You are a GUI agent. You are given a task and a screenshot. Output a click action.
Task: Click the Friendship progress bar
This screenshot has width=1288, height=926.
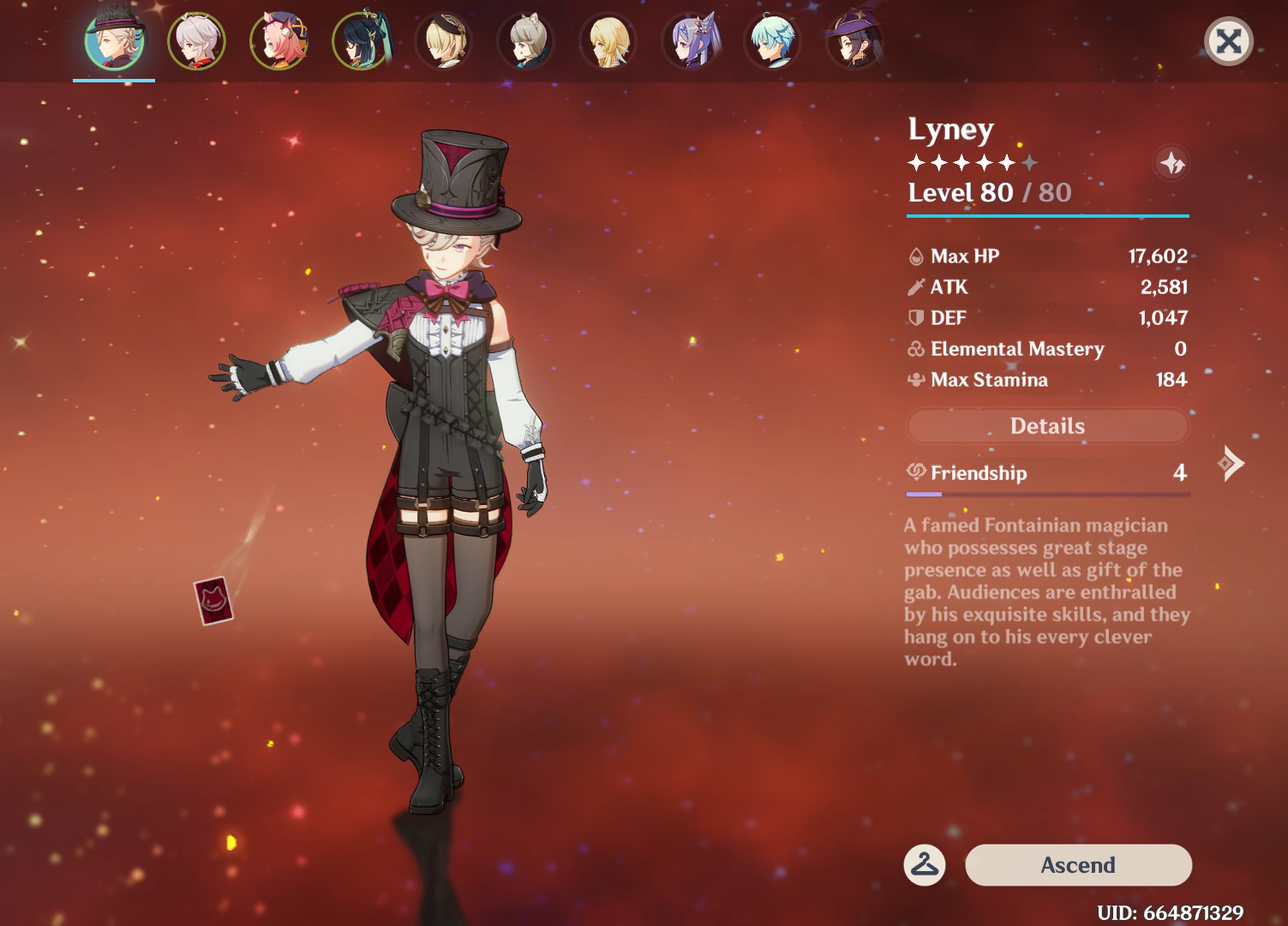coord(1047,495)
